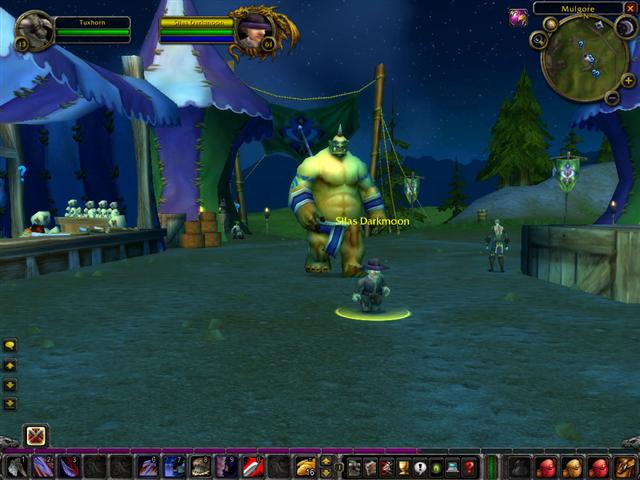Zoom in the minimap with the plus button
The height and width of the screenshot is (480, 640).
coord(628,81)
